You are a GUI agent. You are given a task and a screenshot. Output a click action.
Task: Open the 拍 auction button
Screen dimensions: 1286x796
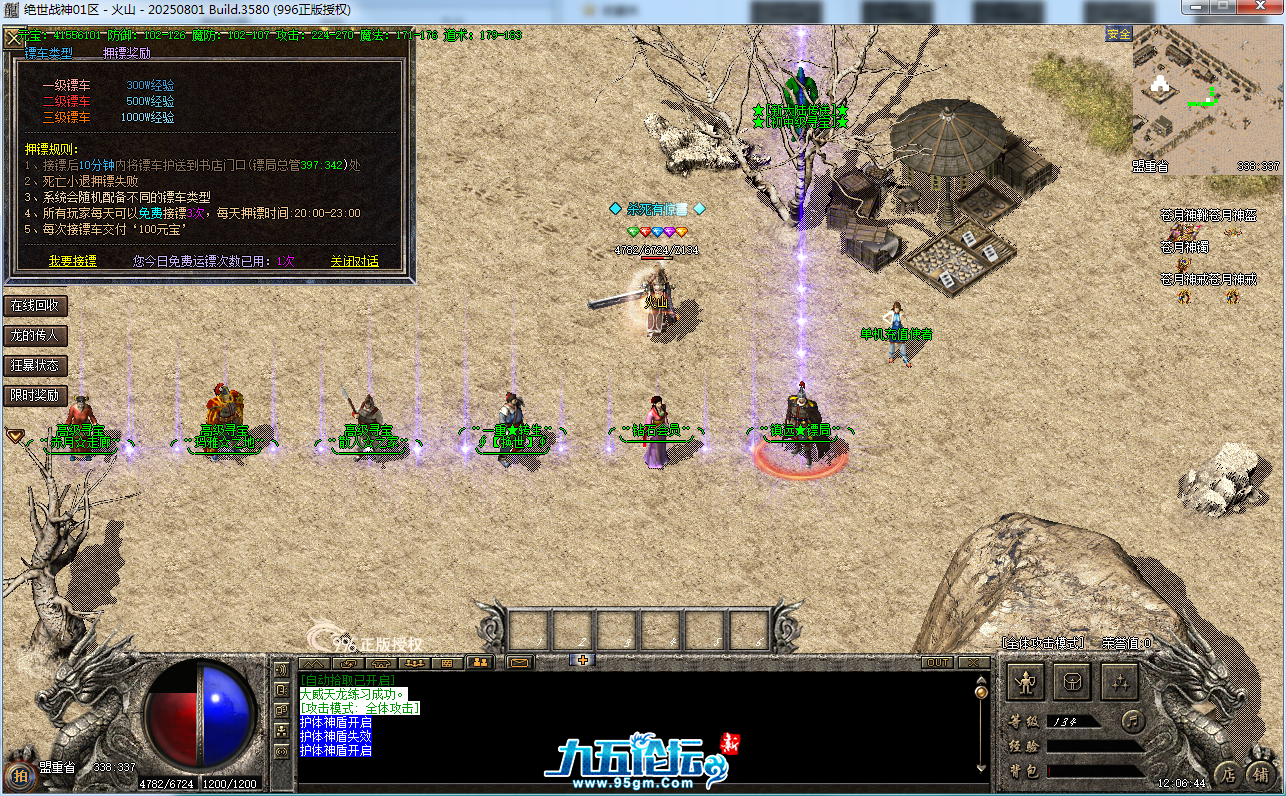(20, 775)
